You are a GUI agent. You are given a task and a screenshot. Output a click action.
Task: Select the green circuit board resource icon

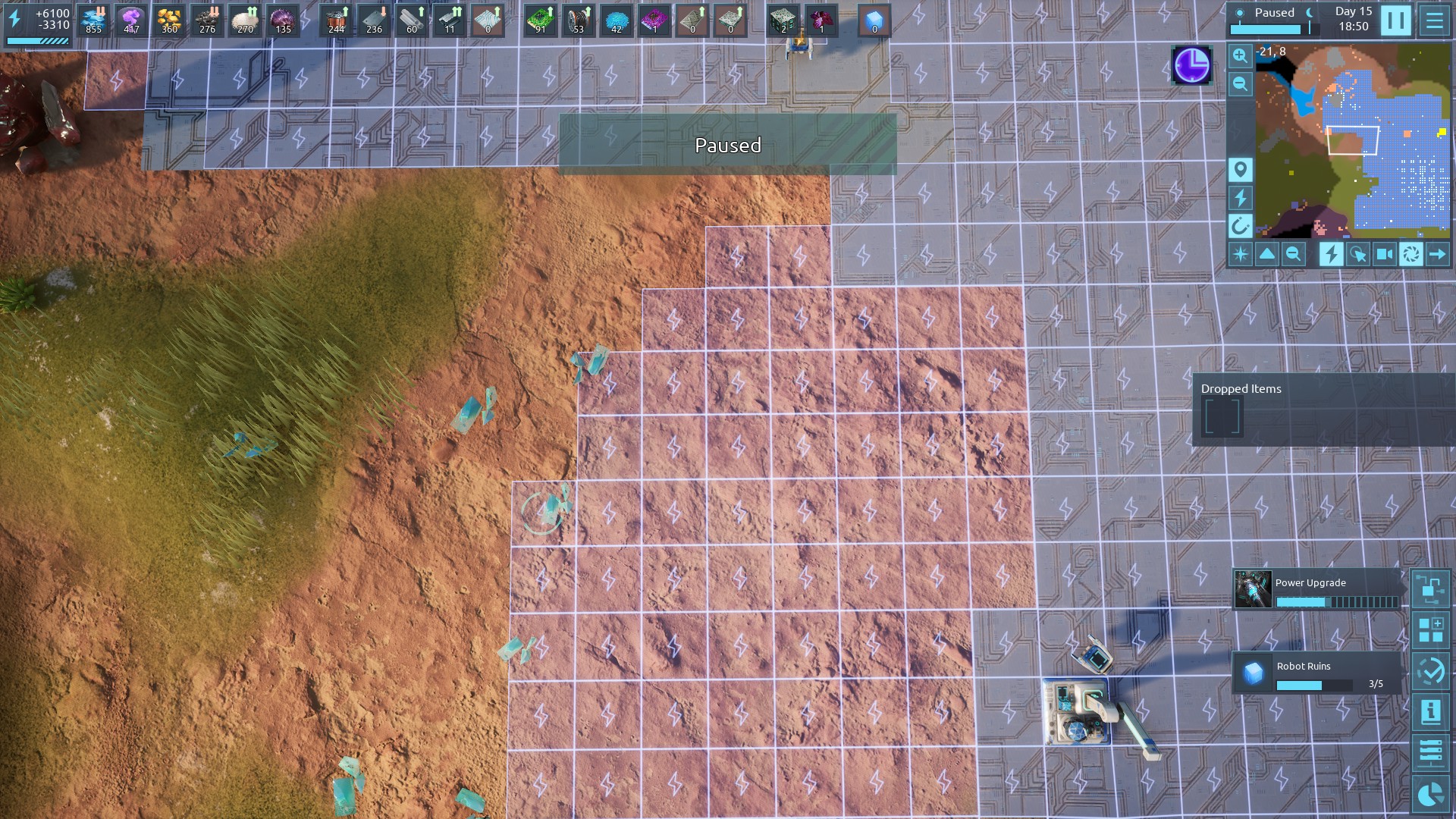click(540, 20)
